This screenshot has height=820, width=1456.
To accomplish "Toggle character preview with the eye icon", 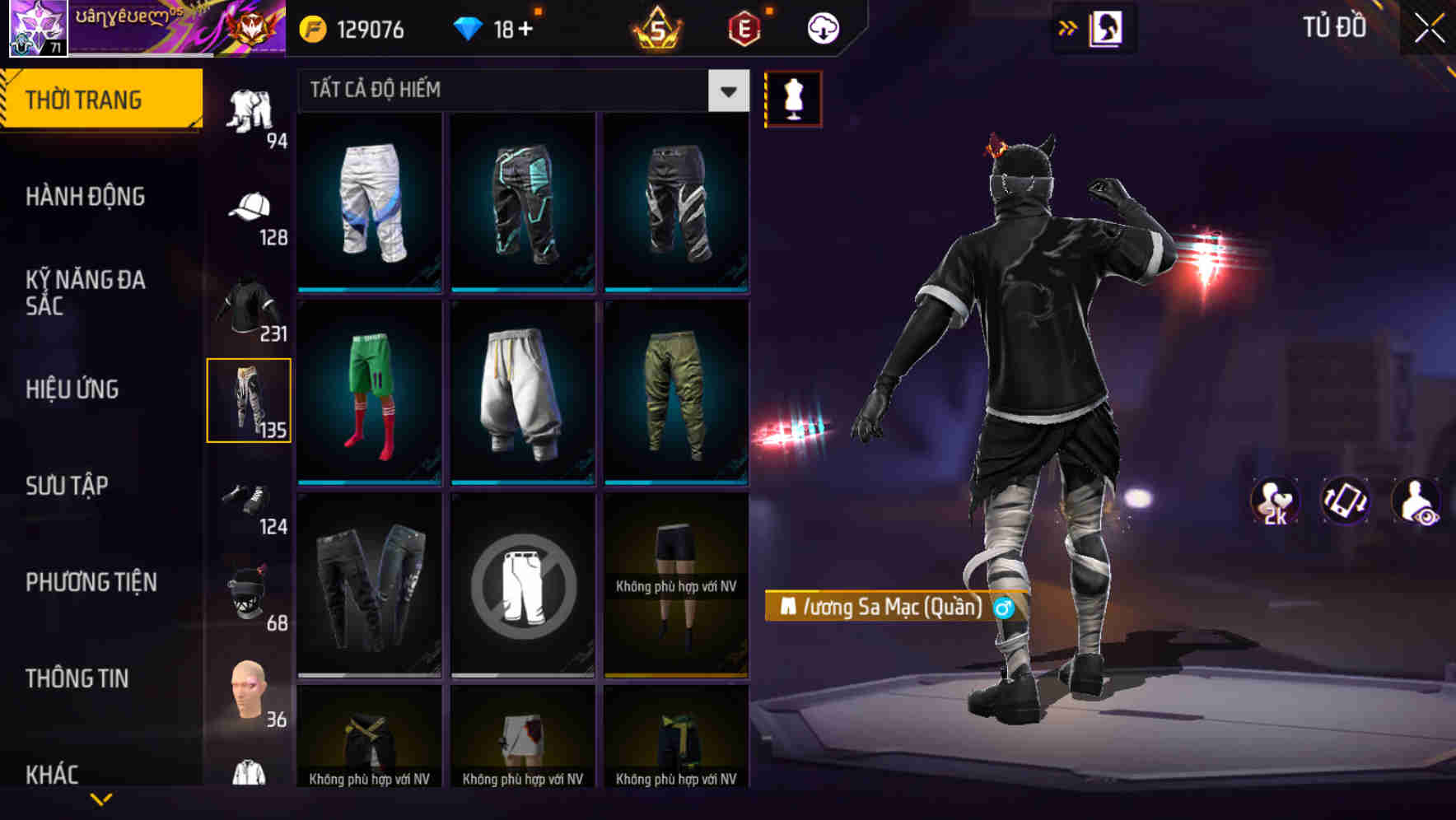I will [1415, 501].
